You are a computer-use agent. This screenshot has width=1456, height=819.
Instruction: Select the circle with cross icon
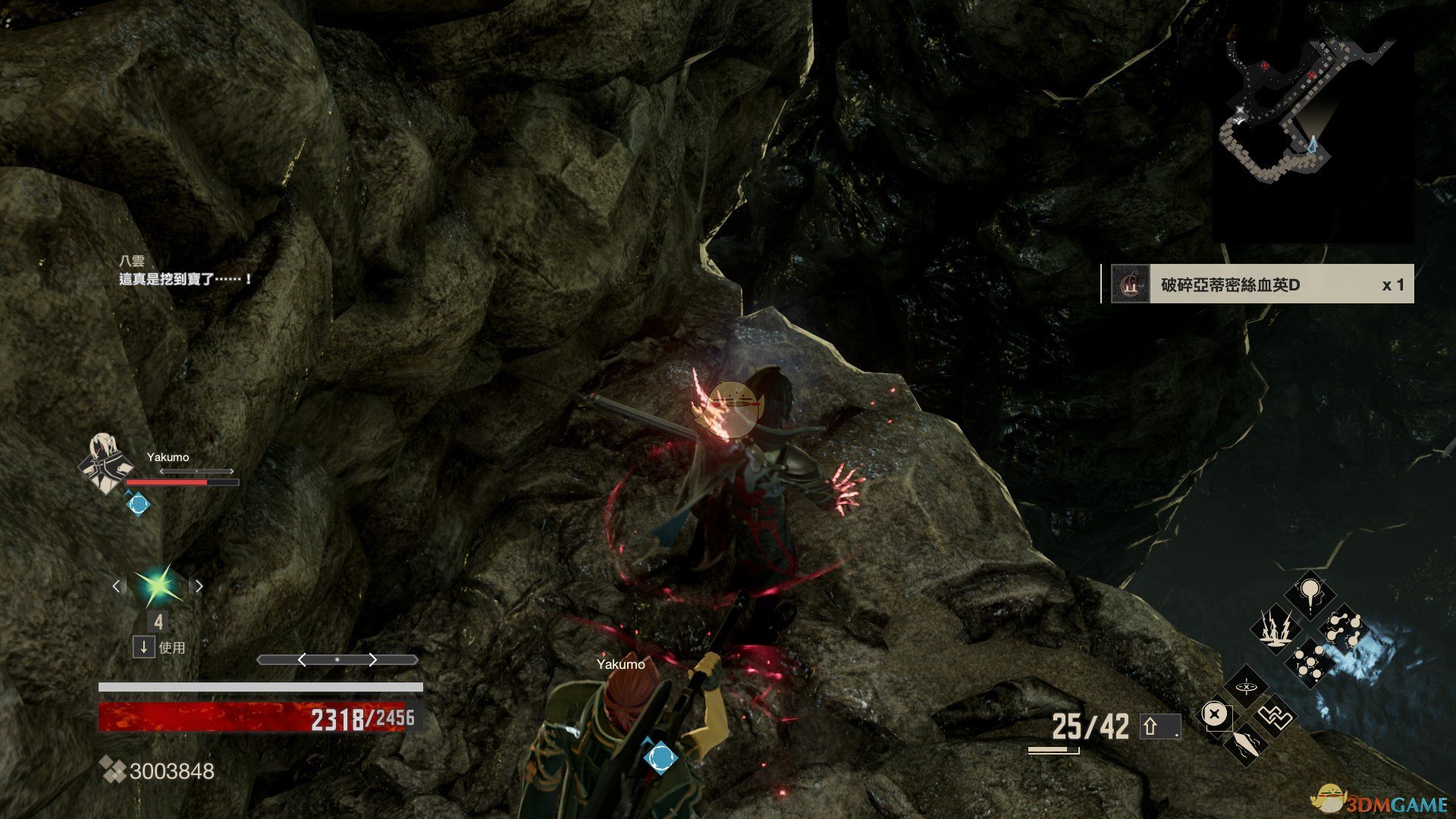coord(1215,715)
